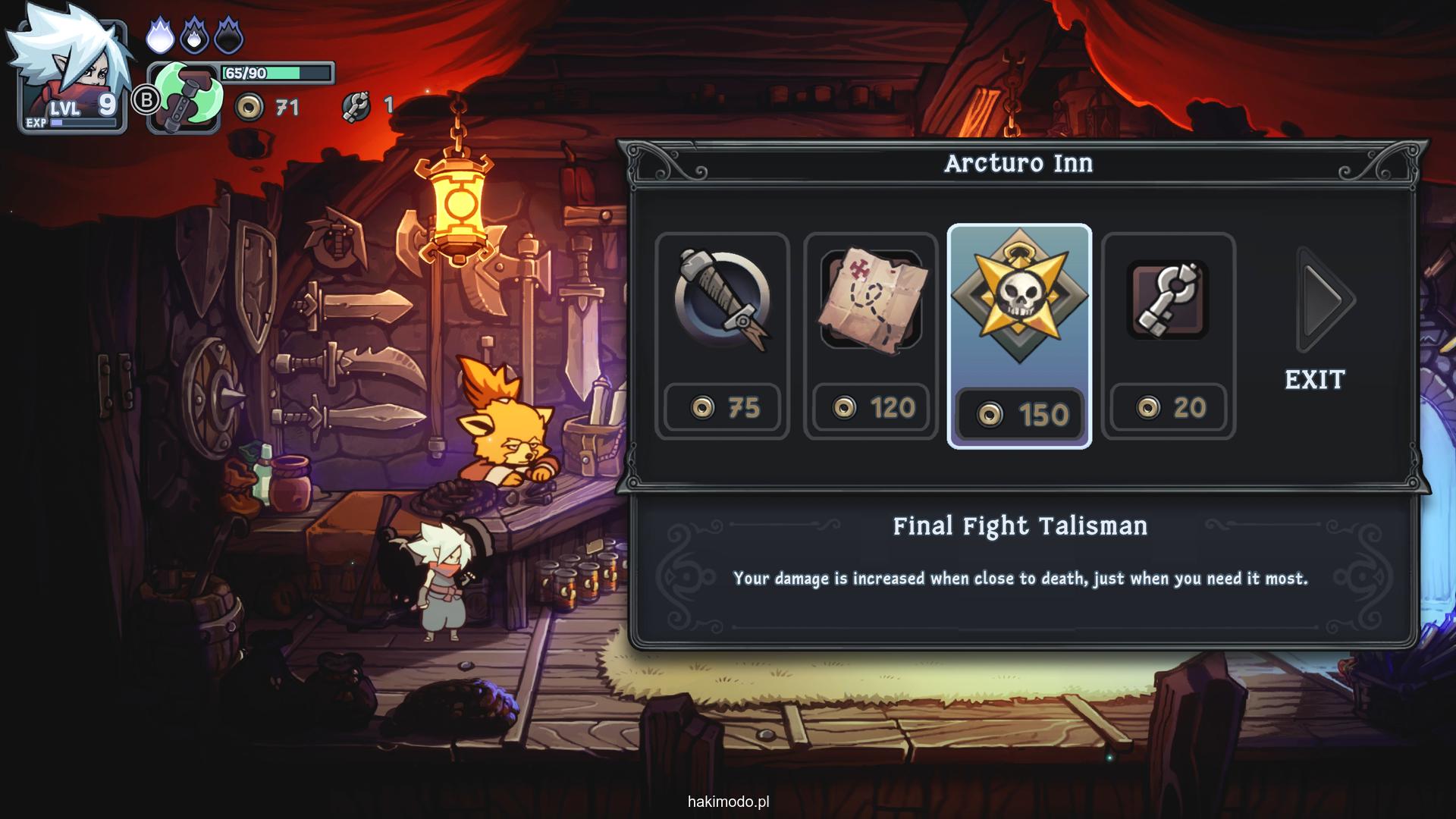Exit the Arcturo Inn shop
This screenshot has width=1456, height=819.
[1315, 379]
